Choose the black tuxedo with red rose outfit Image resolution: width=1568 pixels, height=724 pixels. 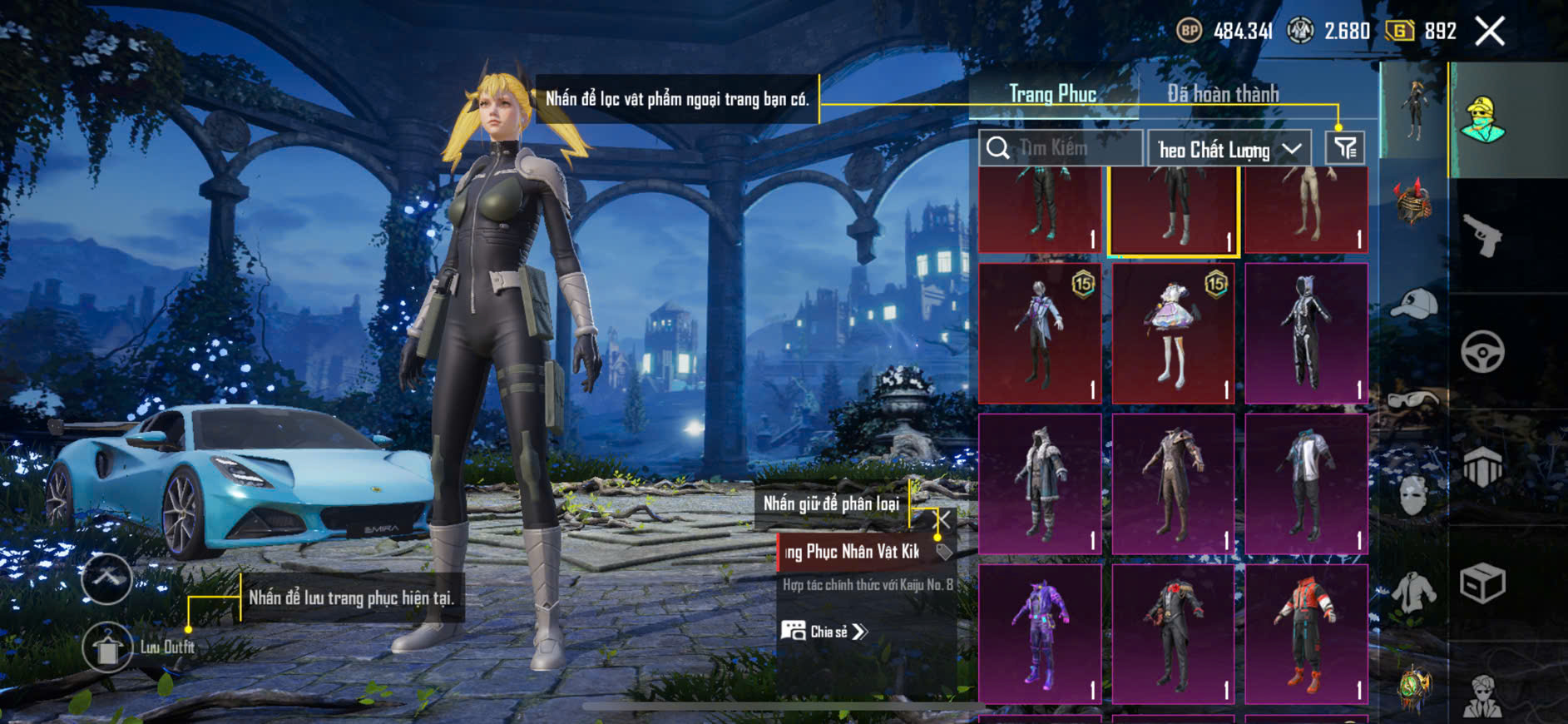coord(1173,634)
